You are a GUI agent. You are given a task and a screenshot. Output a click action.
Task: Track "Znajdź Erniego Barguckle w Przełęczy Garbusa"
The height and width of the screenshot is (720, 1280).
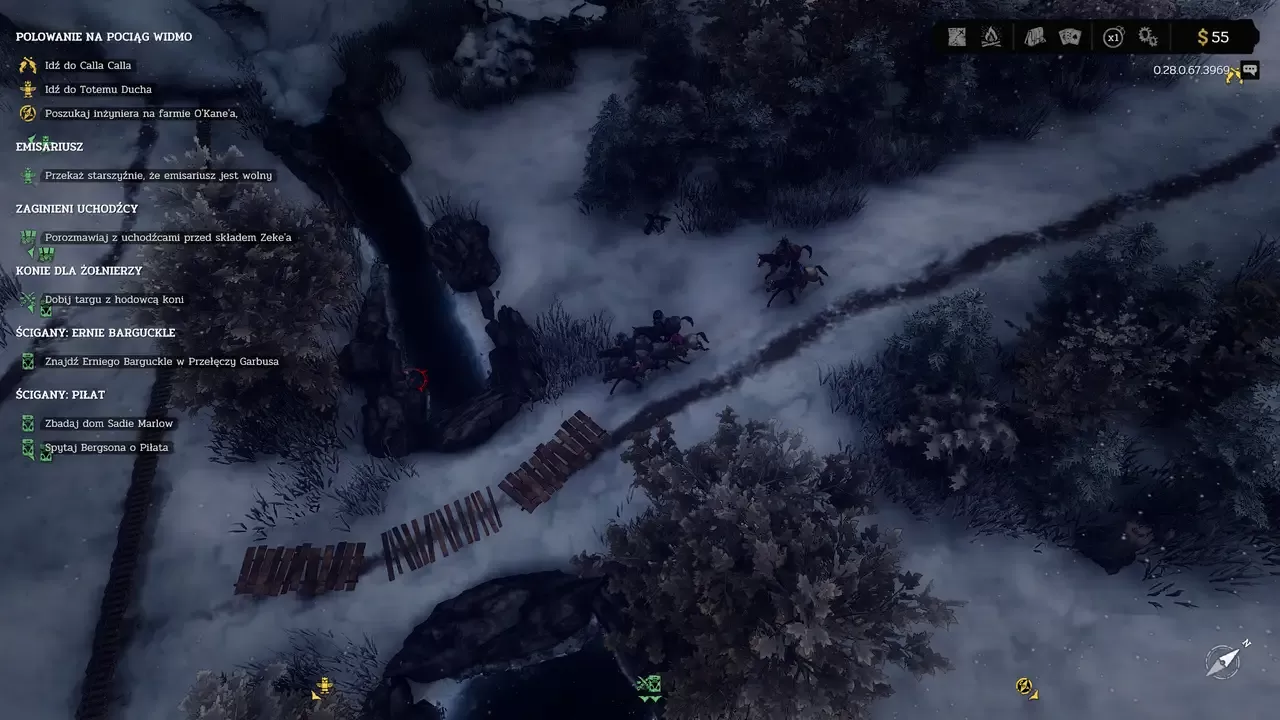tap(162, 362)
